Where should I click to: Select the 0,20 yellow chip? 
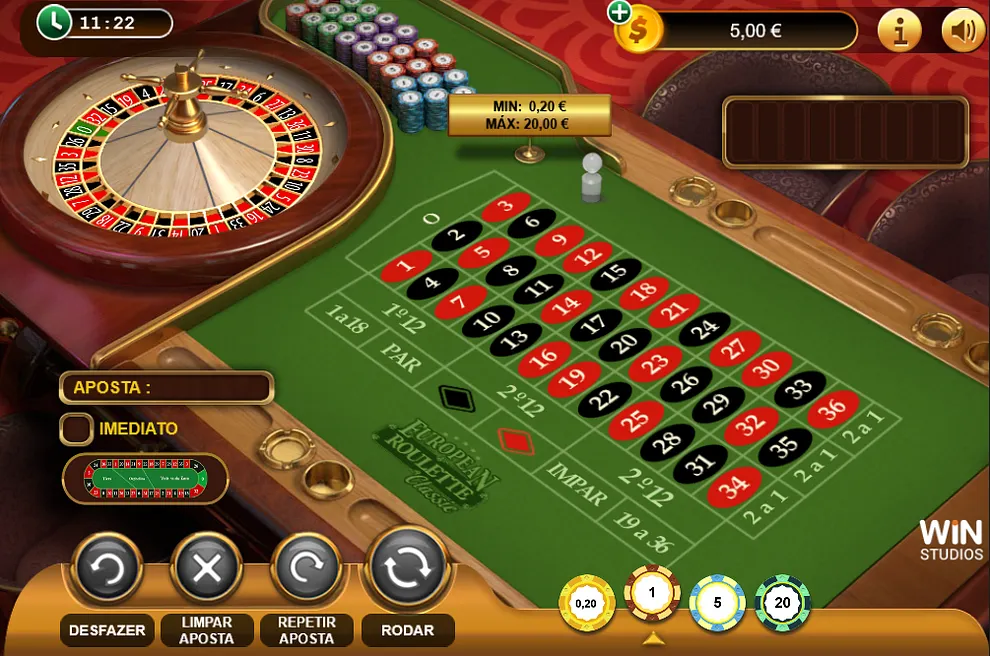coord(586,603)
